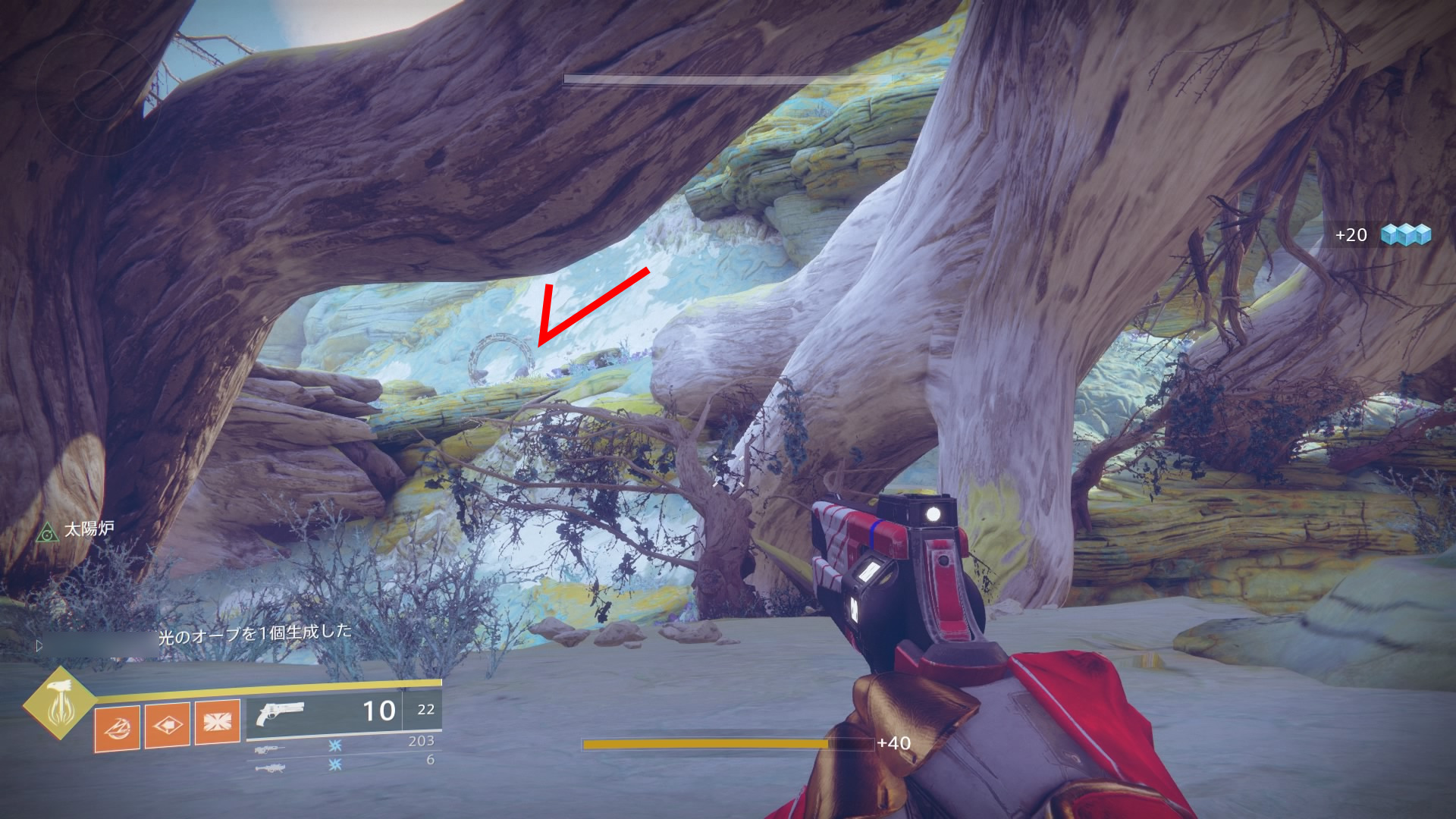Click the blue glimmer cubes icon
Screen dimensions: 1456x819
tap(1405, 234)
